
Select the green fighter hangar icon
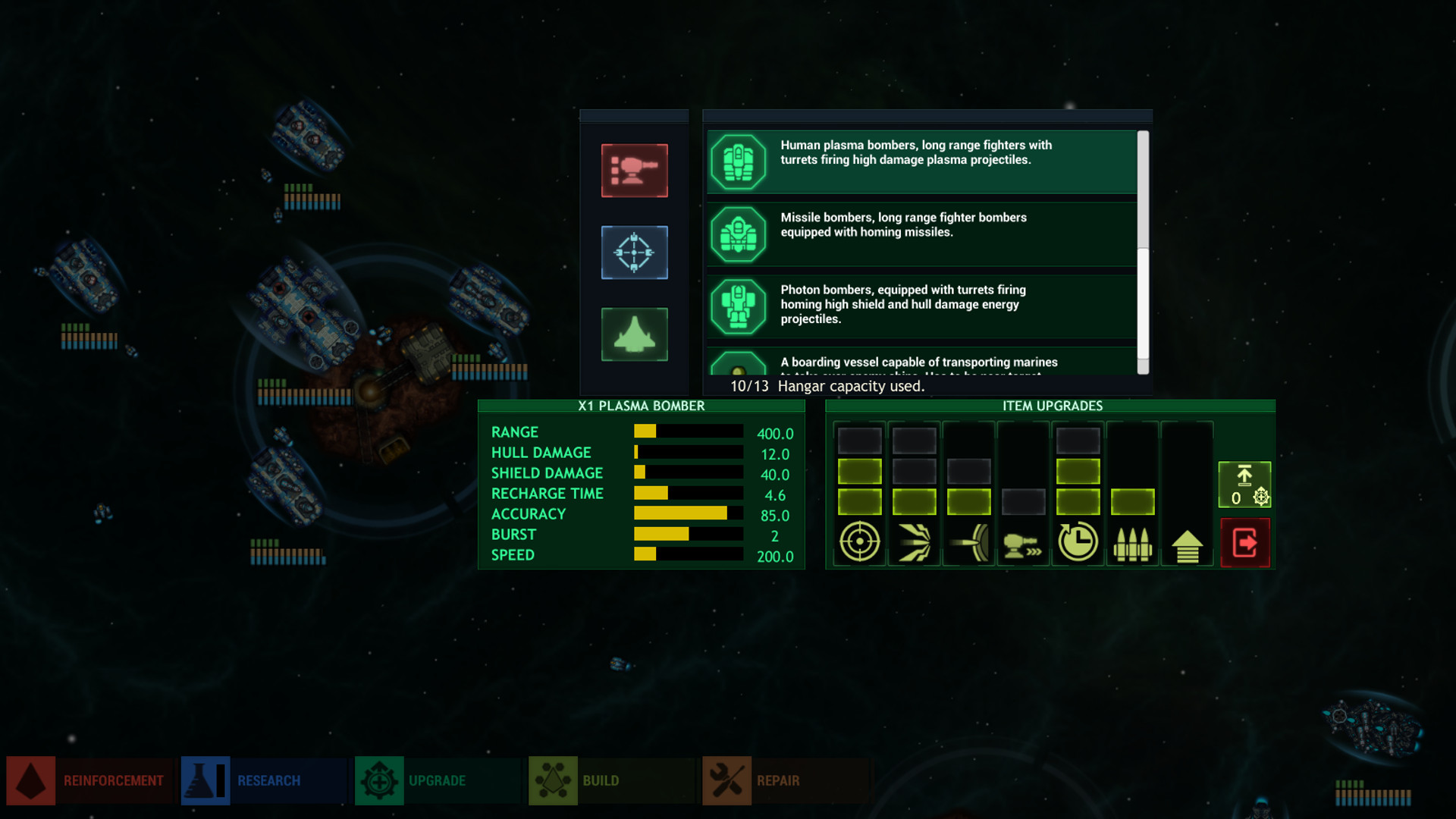pyautogui.click(x=634, y=334)
